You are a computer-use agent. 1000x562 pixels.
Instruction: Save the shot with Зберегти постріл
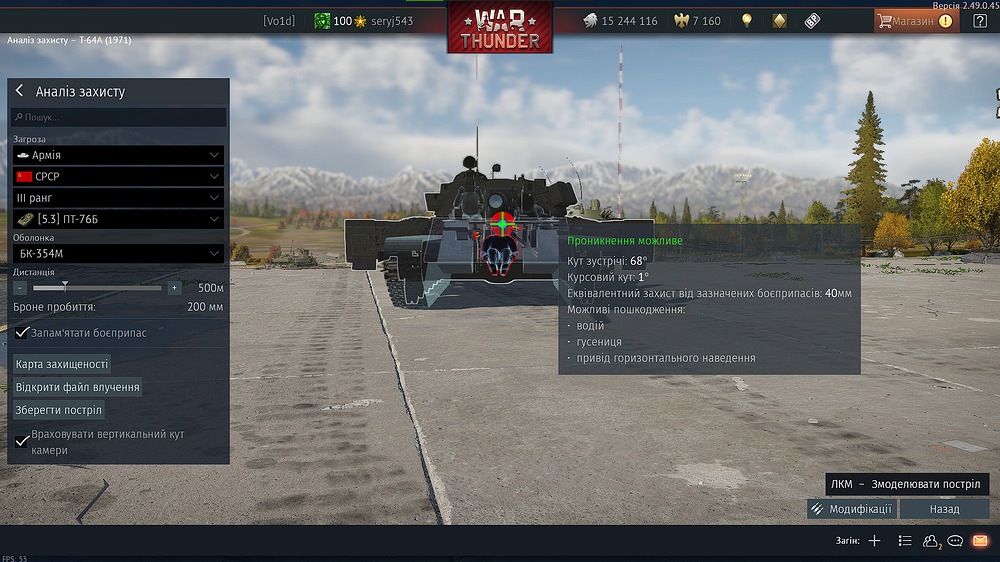click(x=59, y=410)
